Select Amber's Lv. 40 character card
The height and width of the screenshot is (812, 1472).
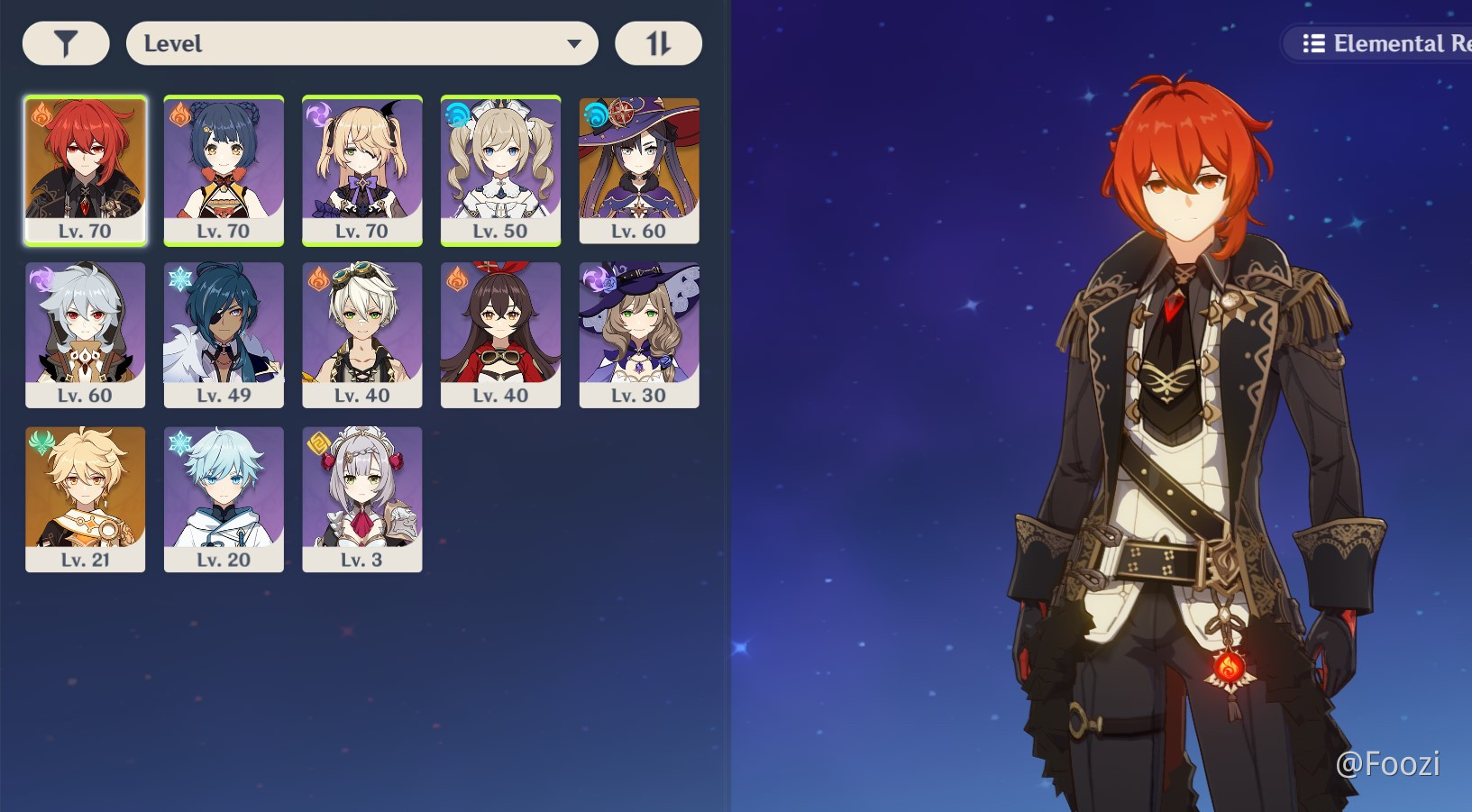point(500,333)
